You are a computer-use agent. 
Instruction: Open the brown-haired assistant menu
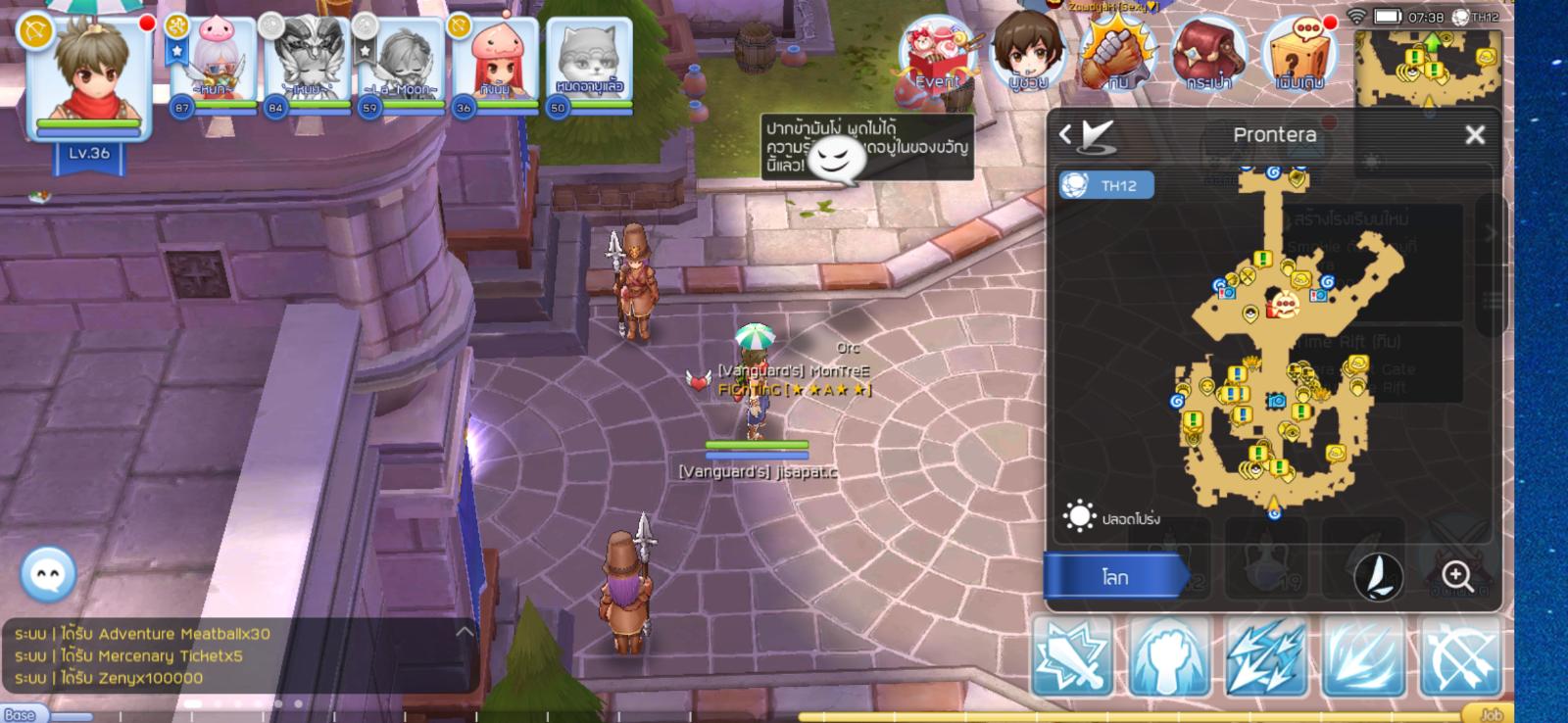[1027, 54]
